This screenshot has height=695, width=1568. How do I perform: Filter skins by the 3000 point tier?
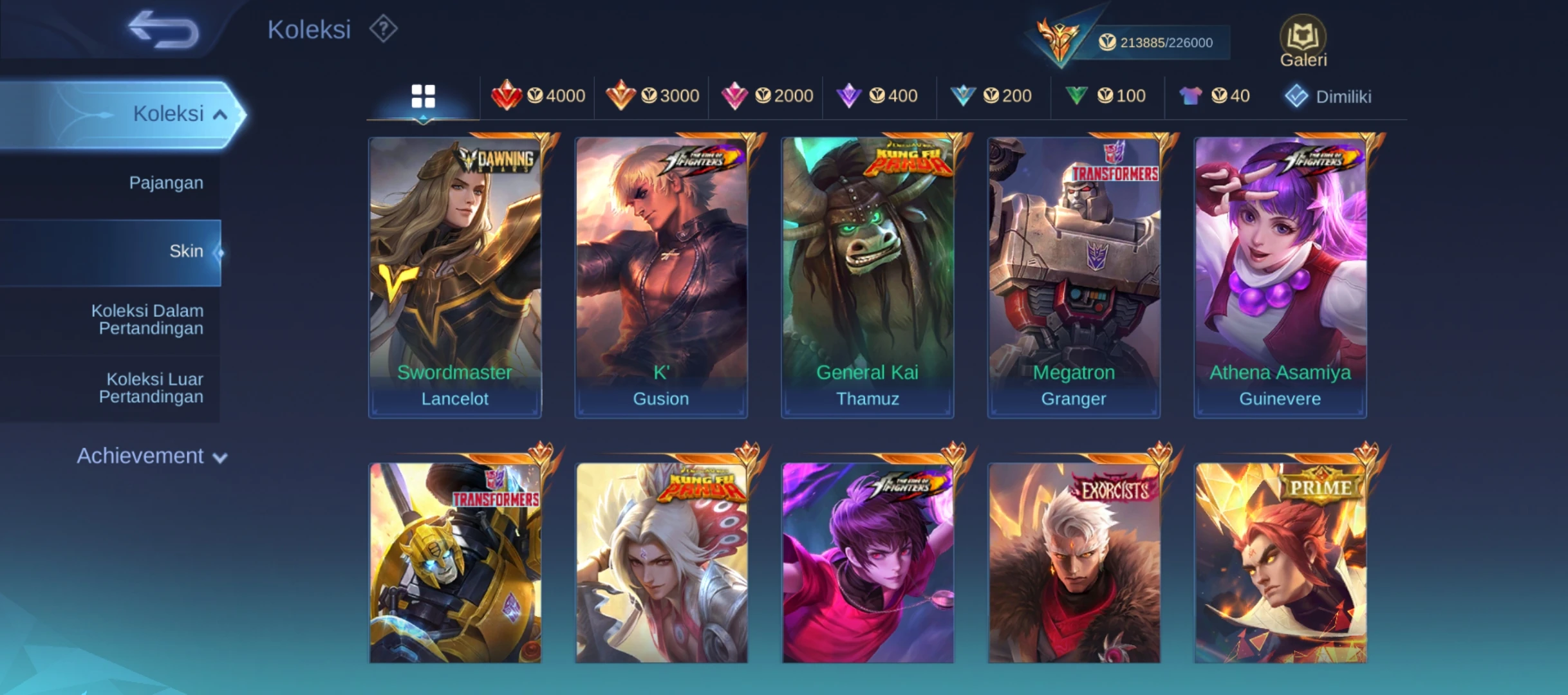pyautogui.click(x=652, y=97)
